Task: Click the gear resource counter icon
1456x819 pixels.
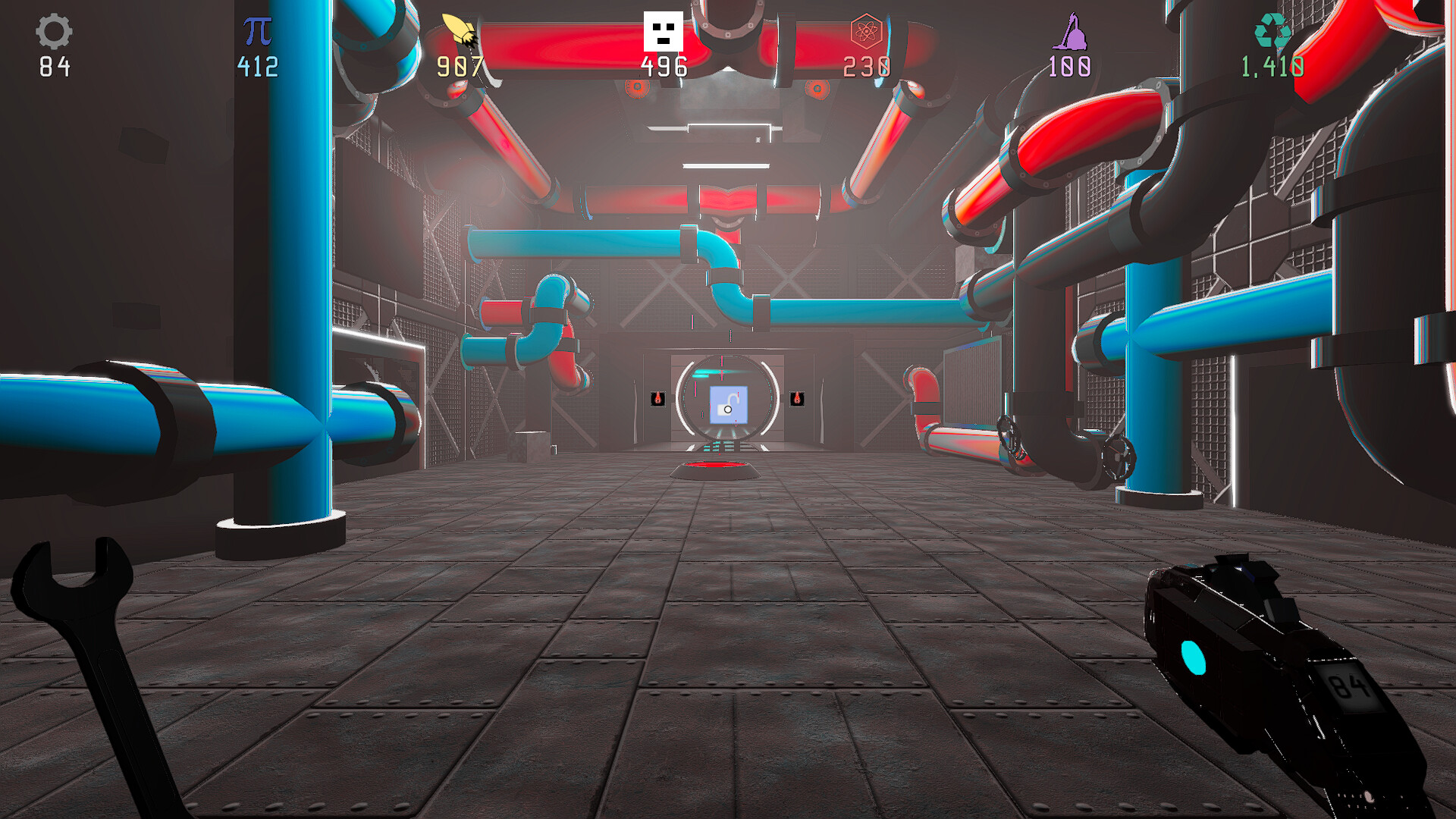Action: (x=53, y=32)
